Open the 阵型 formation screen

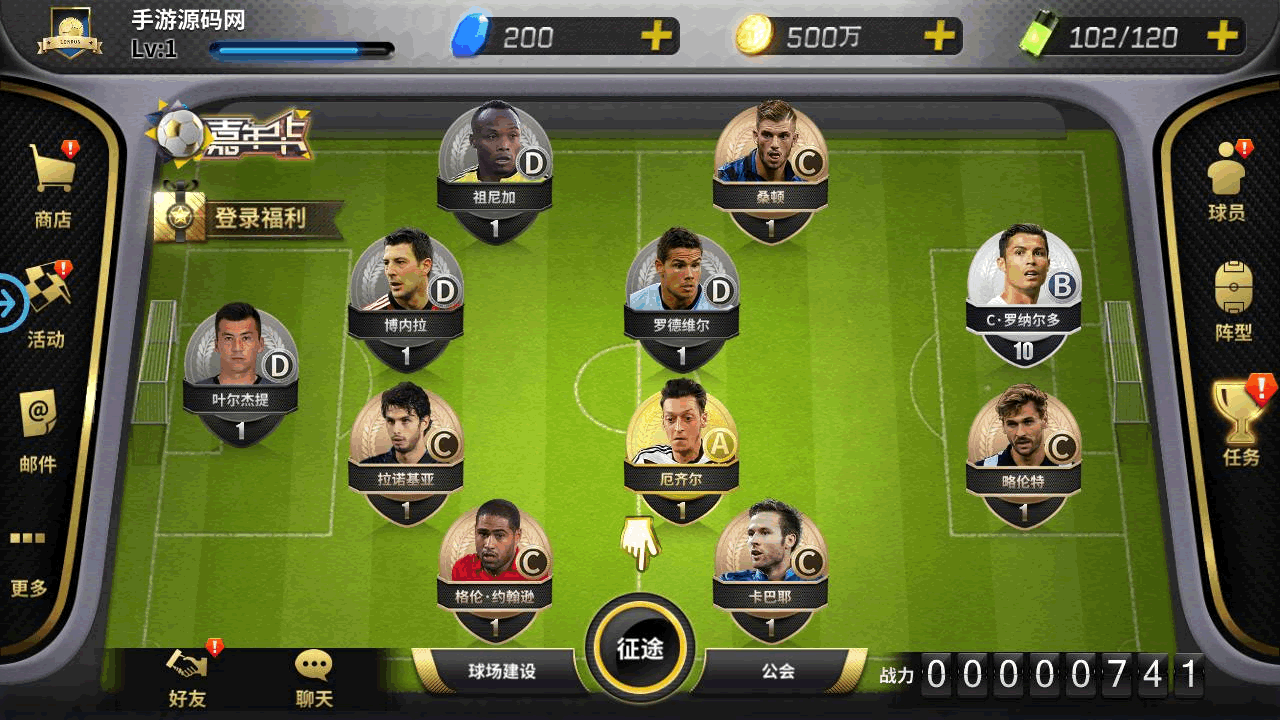[x=1233, y=301]
